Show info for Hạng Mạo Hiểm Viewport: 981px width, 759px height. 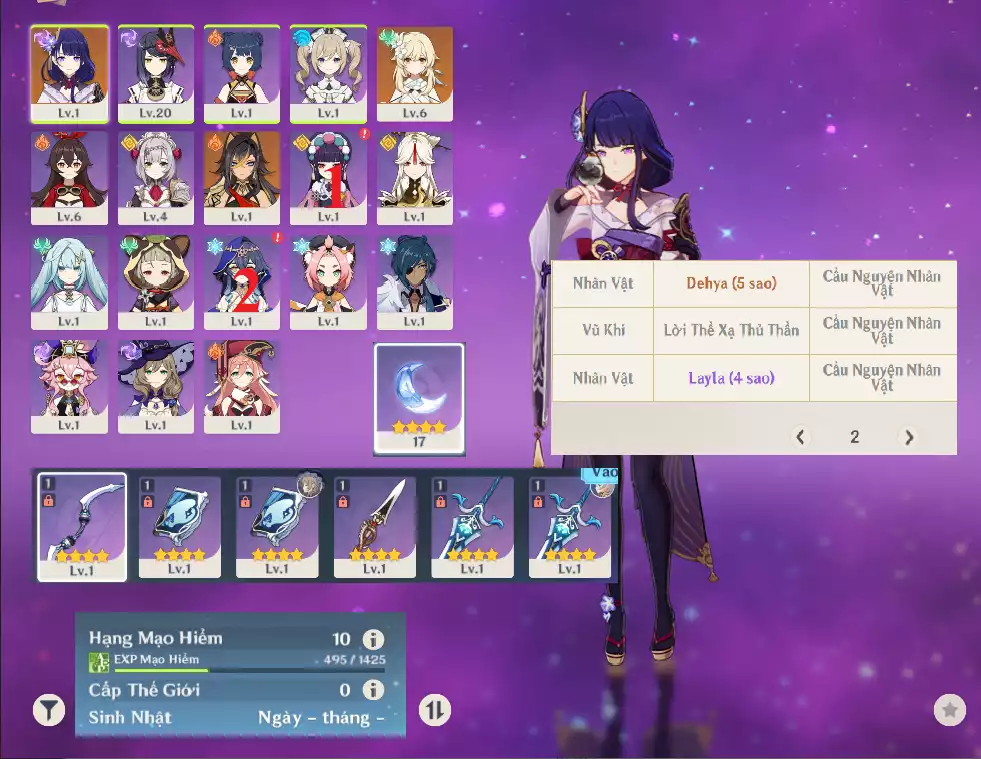[x=373, y=640]
